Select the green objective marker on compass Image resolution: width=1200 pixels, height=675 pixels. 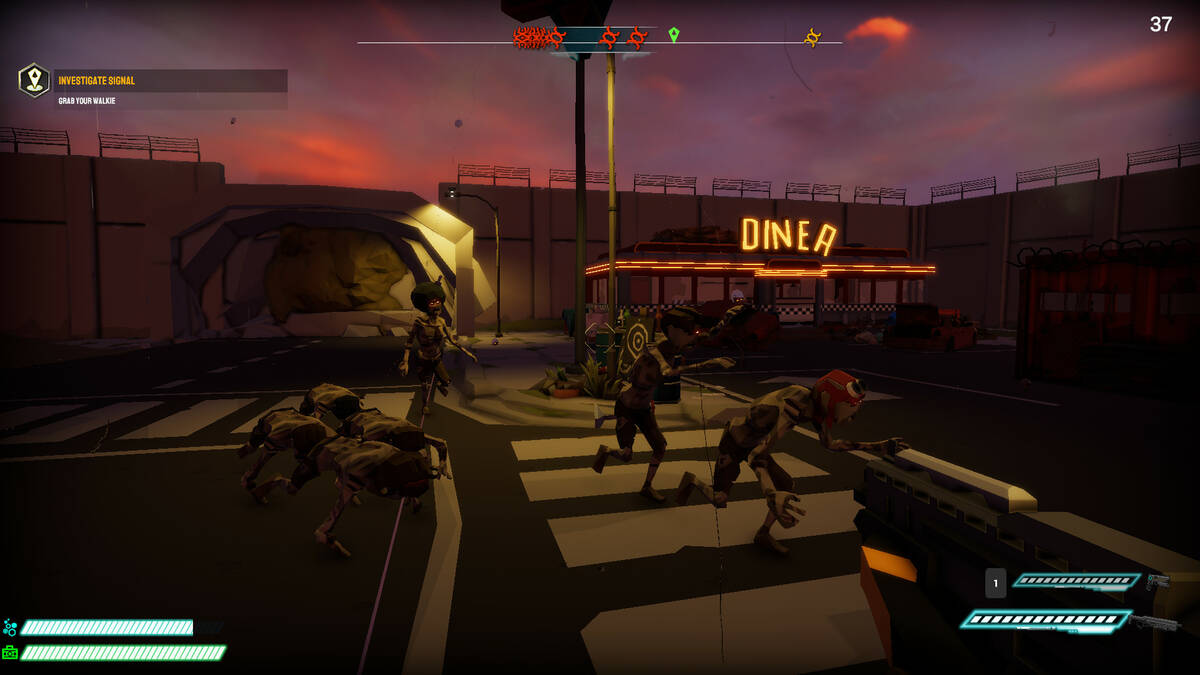pos(674,35)
